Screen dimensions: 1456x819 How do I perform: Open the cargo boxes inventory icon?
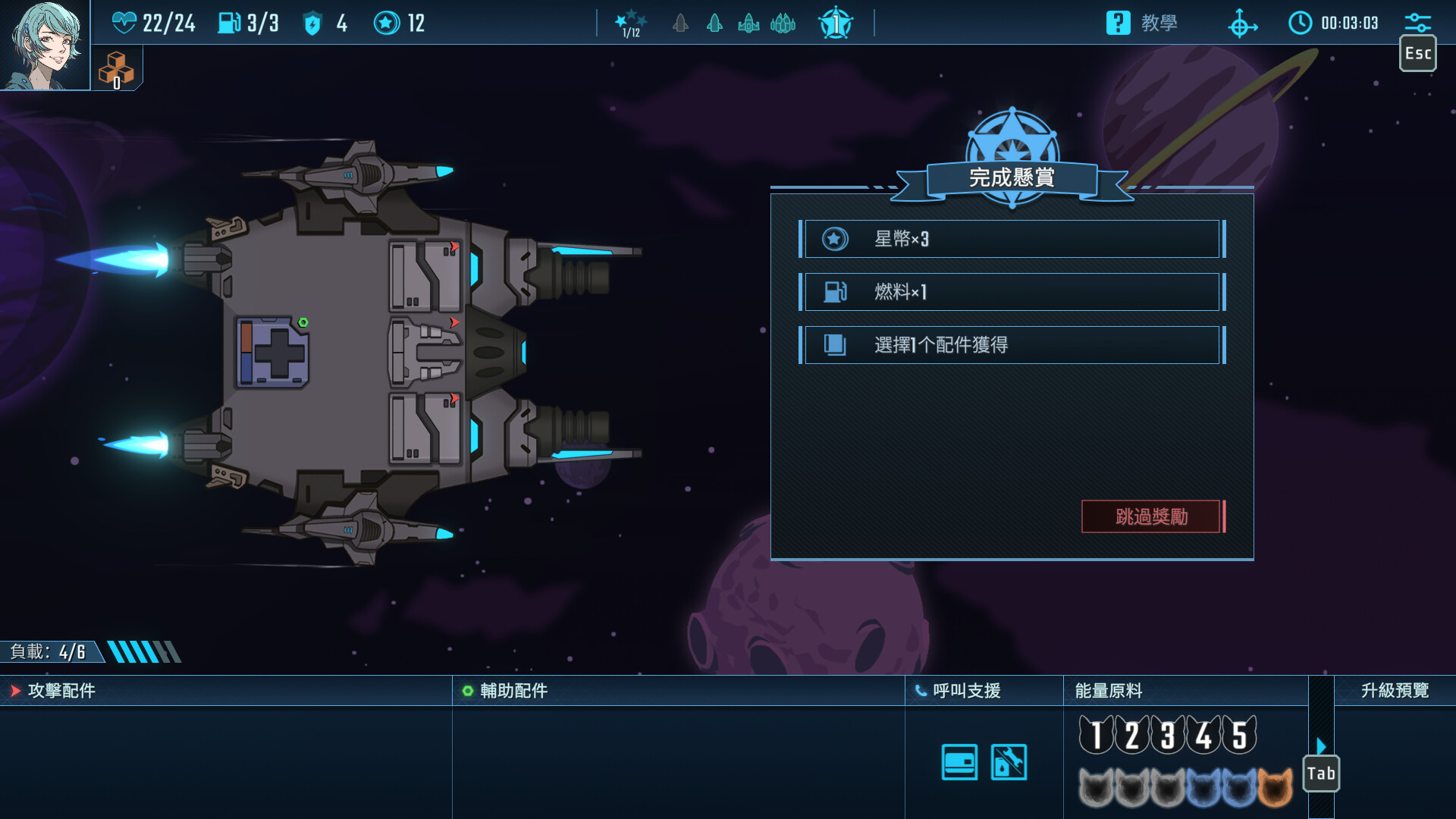click(116, 70)
